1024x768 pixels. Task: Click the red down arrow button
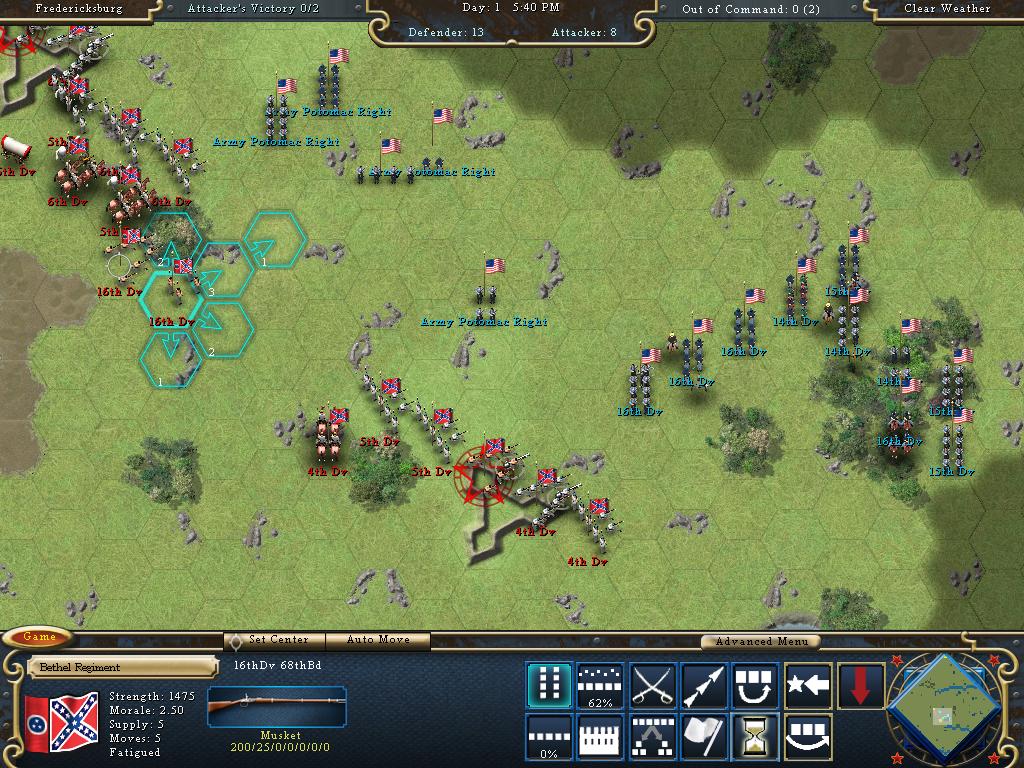(861, 685)
